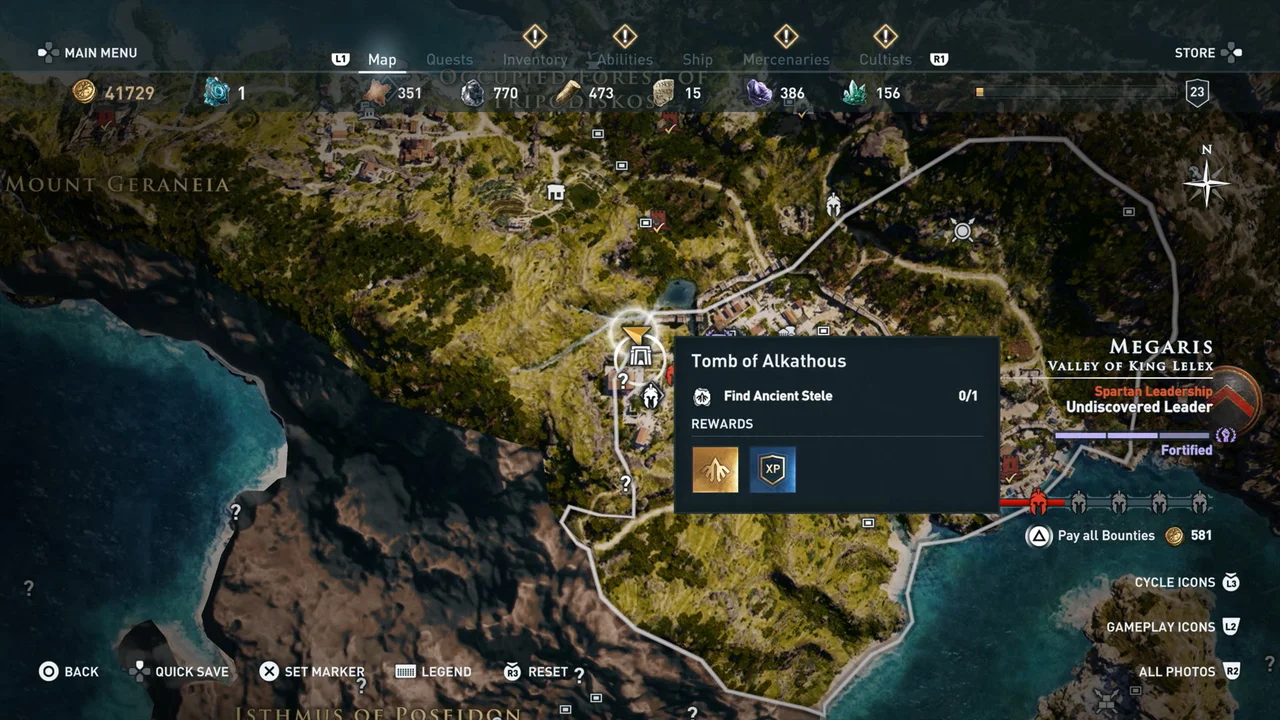Image resolution: width=1280 pixels, height=720 pixels.
Task: Go to the Abilities tab
Action: coord(625,60)
